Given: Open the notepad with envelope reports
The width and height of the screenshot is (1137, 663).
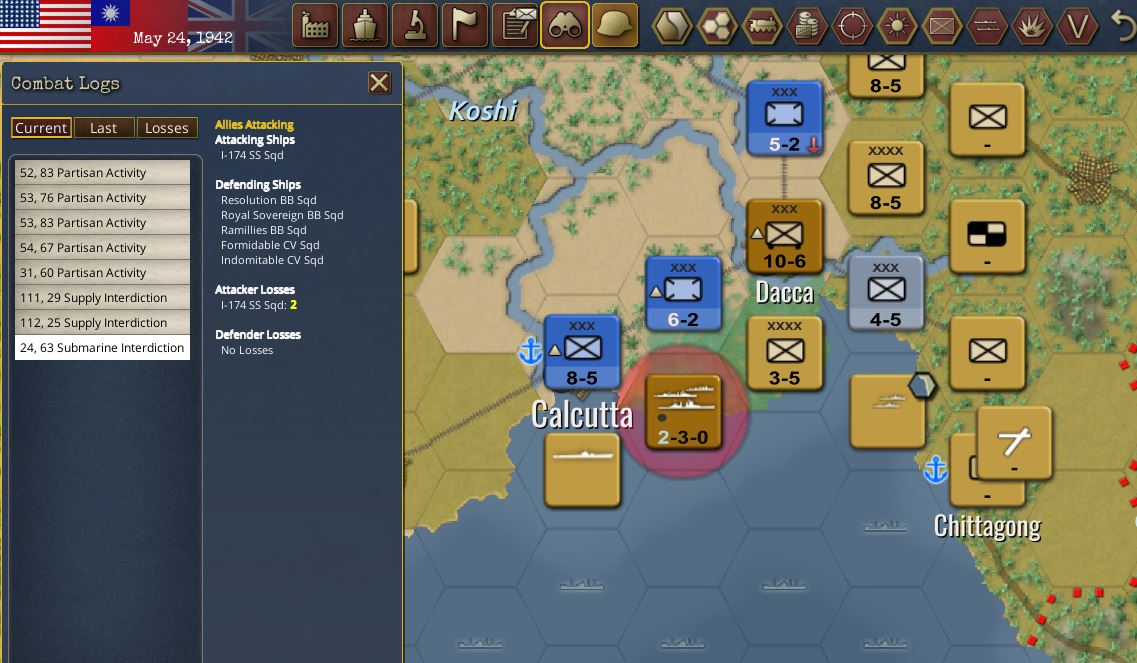Looking at the screenshot, I should [515, 26].
